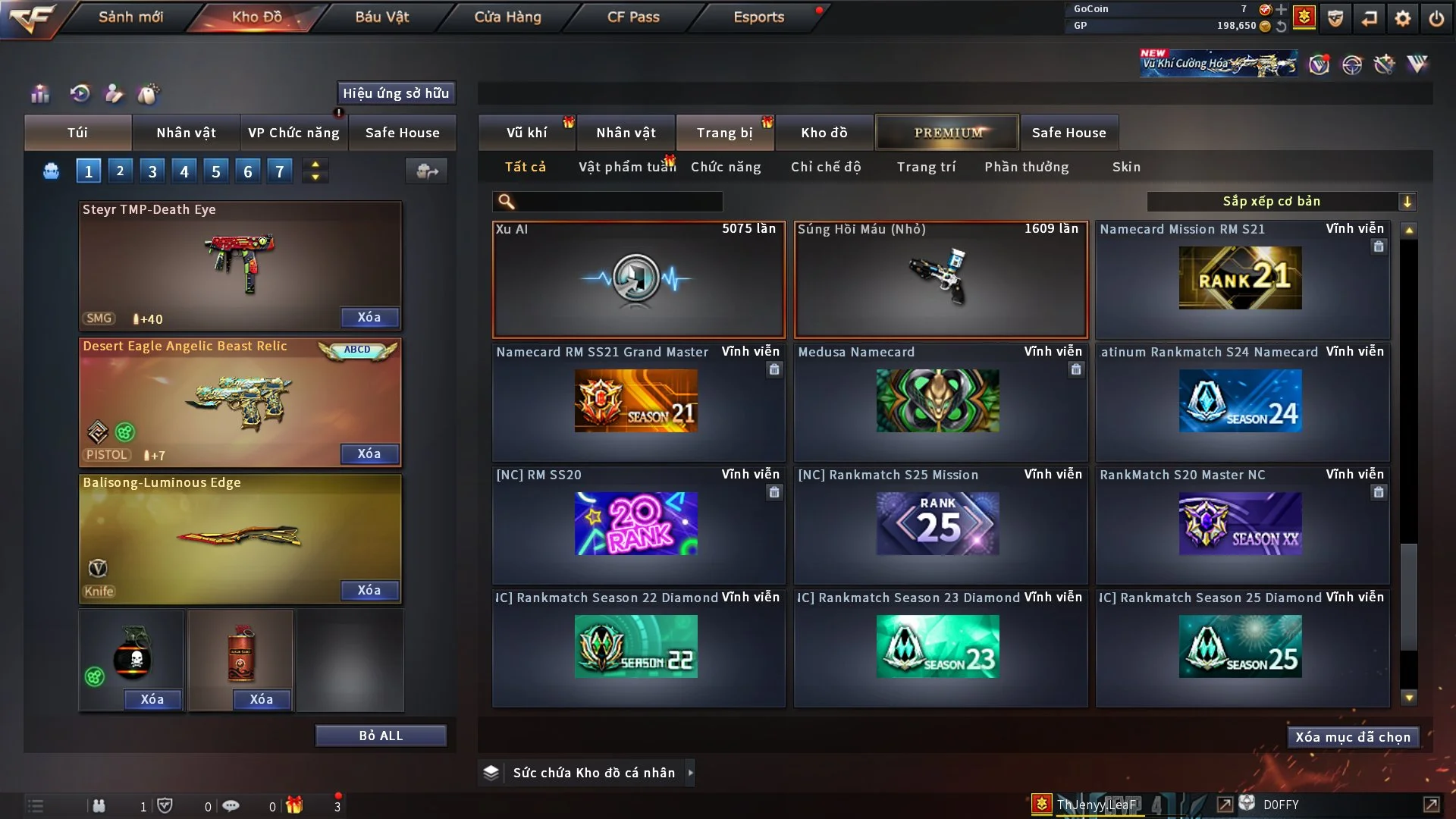Expand Sức chứa Kho đồ cá nhân
This screenshot has height=819, width=1456.
point(690,773)
